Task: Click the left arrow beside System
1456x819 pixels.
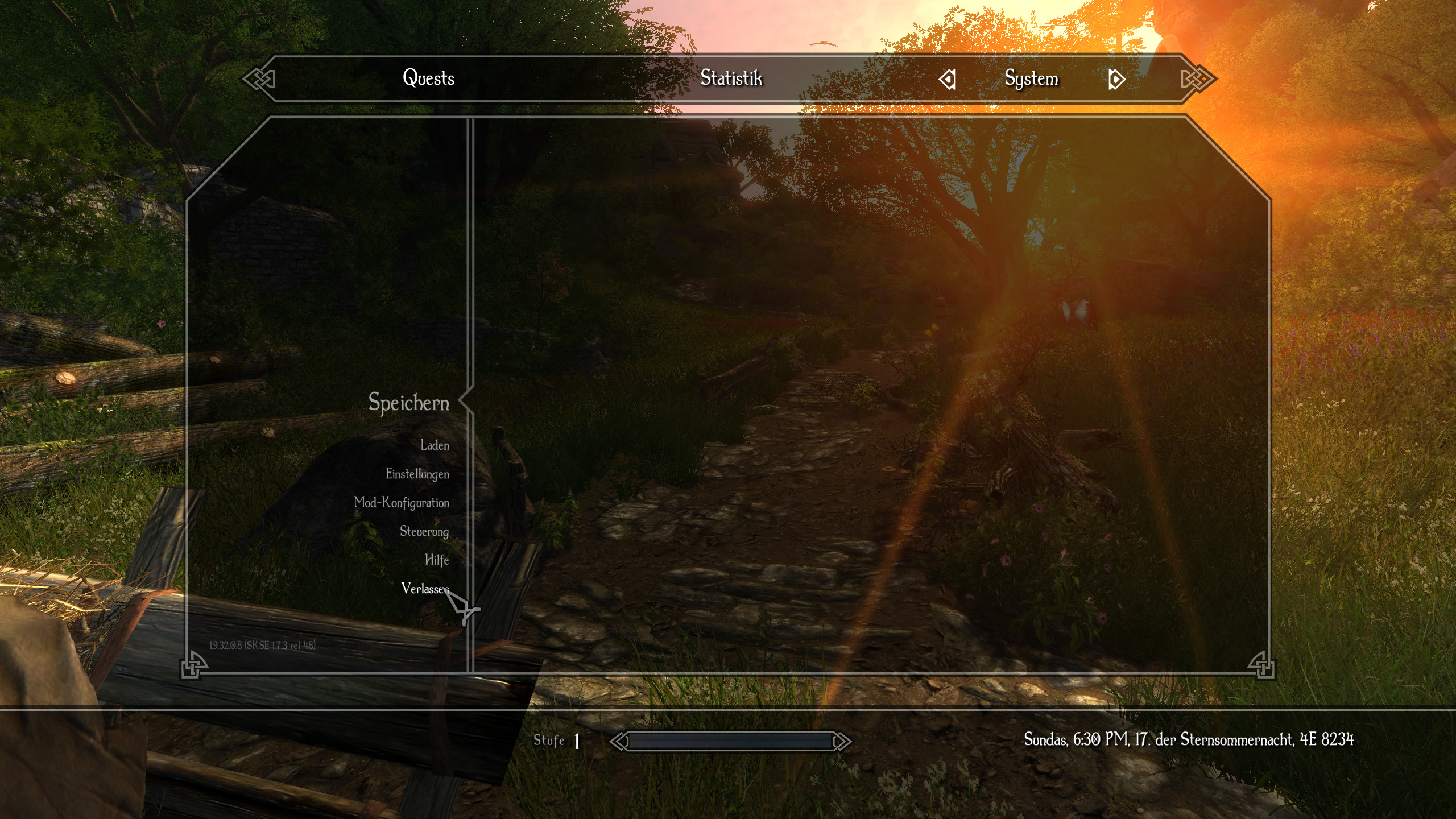Action: coord(948,79)
